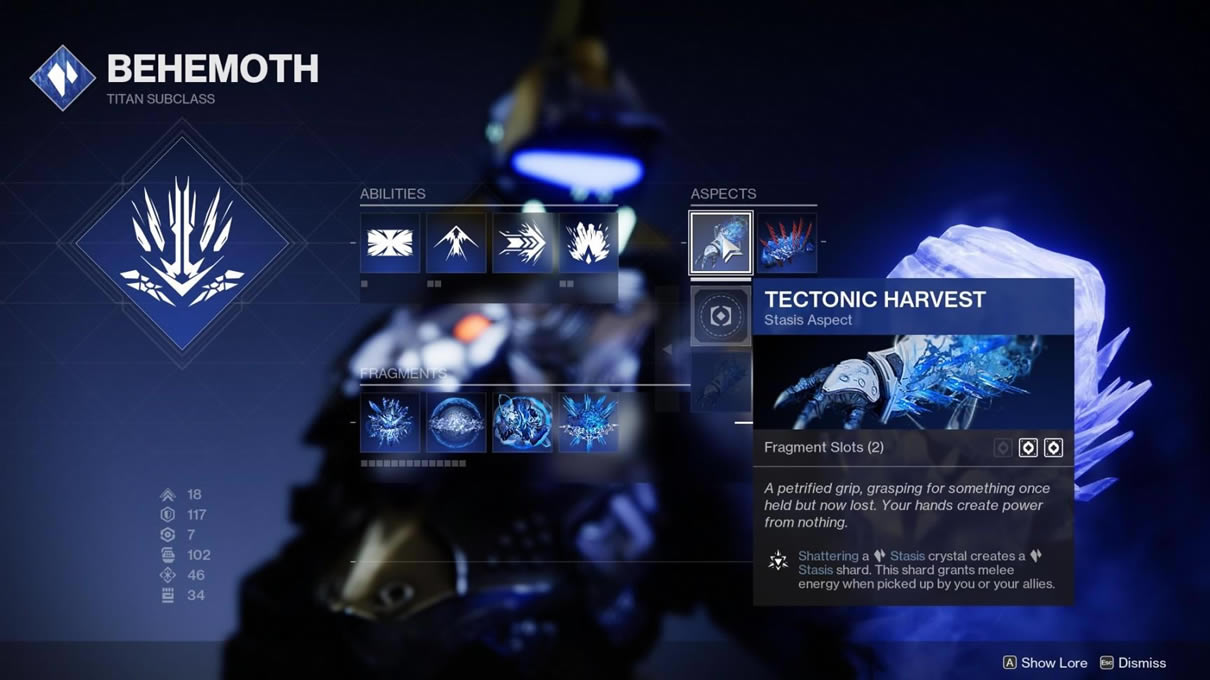Choose the fourth fragment with spiky crystal cluster
1210x680 pixels.
[x=588, y=422]
